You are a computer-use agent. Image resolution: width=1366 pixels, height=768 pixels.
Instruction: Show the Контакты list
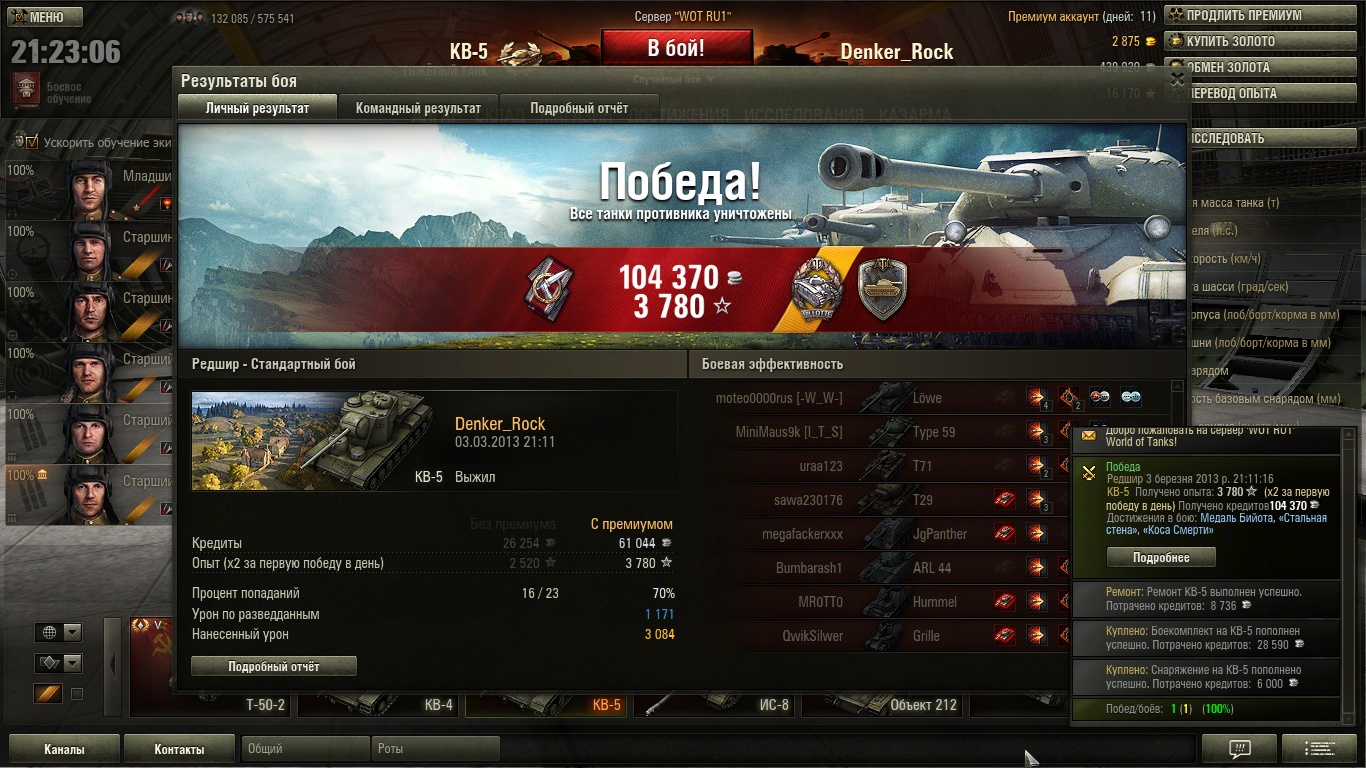click(179, 749)
